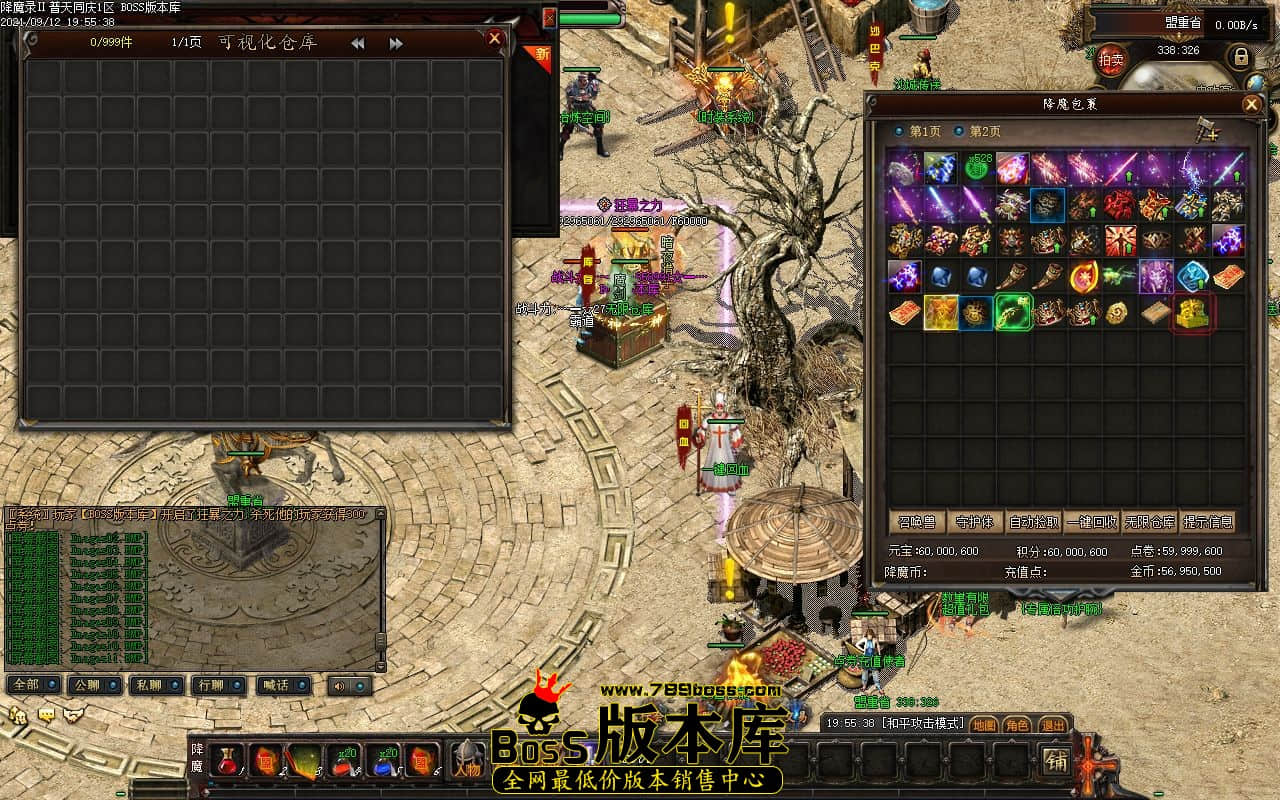The height and width of the screenshot is (800, 1280).
Task: Open the 无限仓库 unlimited warehouse
Action: (x=1150, y=522)
